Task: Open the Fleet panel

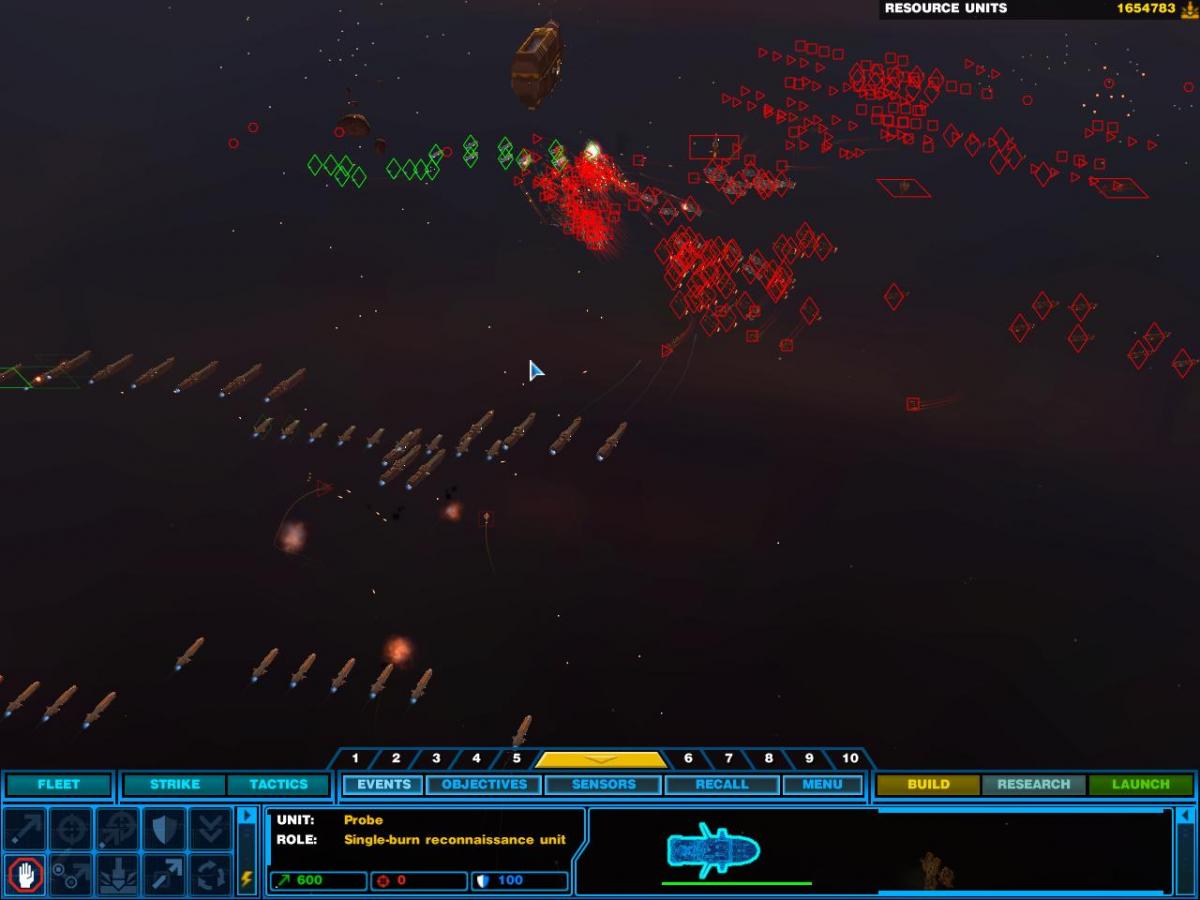Action: point(58,785)
